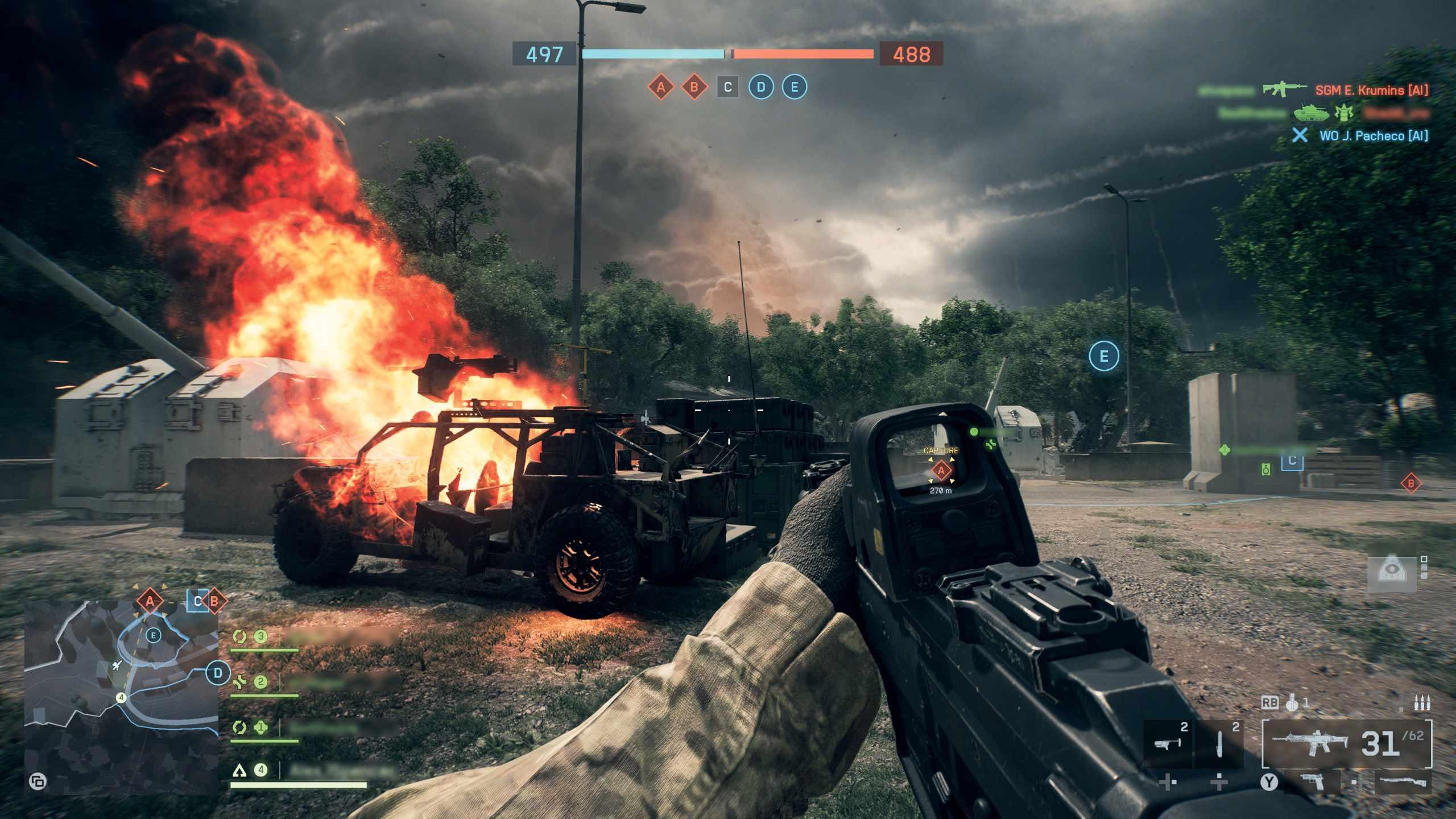Toggle the minimap size icon below the map

38,781
